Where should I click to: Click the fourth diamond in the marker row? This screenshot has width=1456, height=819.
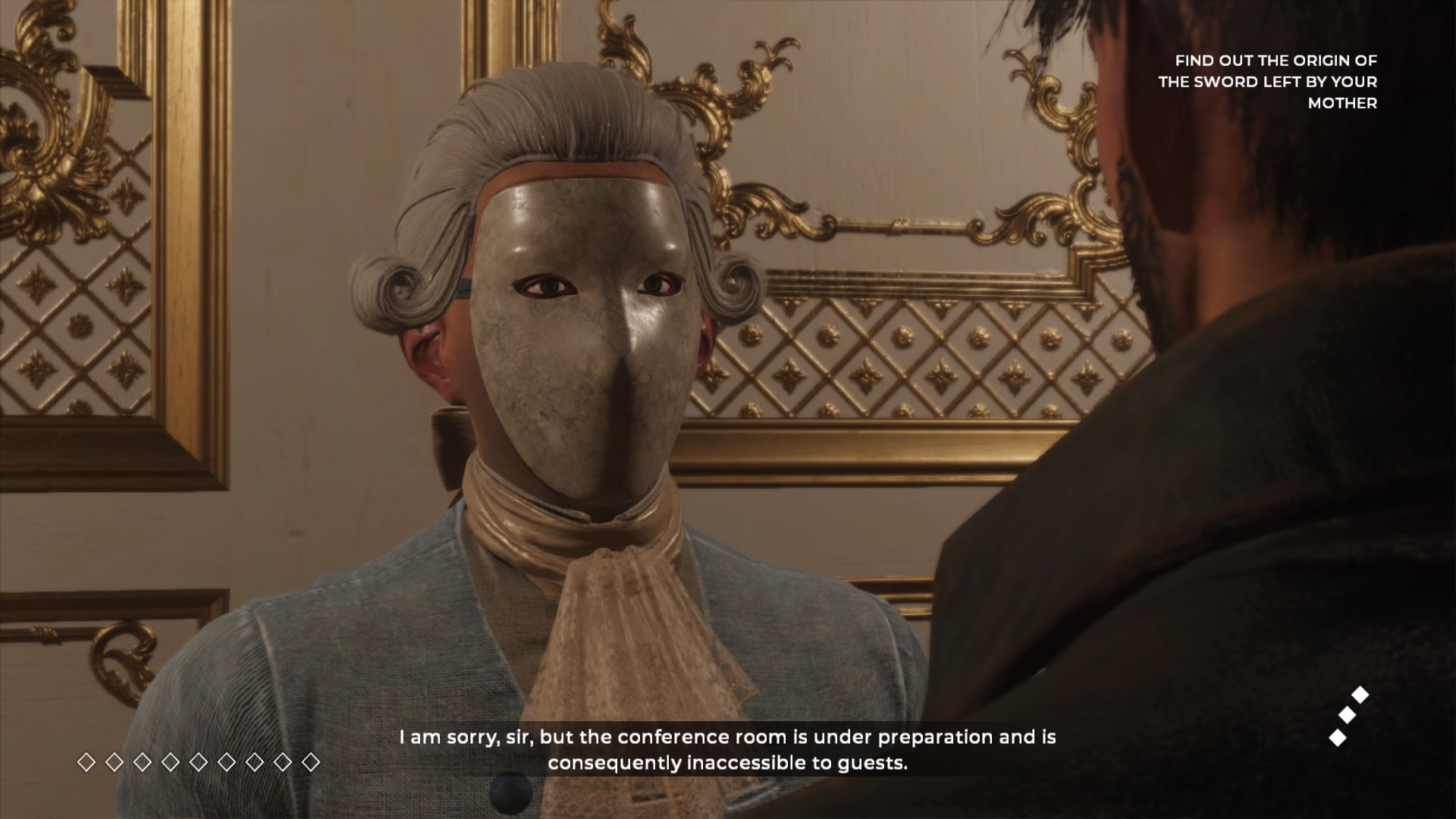point(172,761)
